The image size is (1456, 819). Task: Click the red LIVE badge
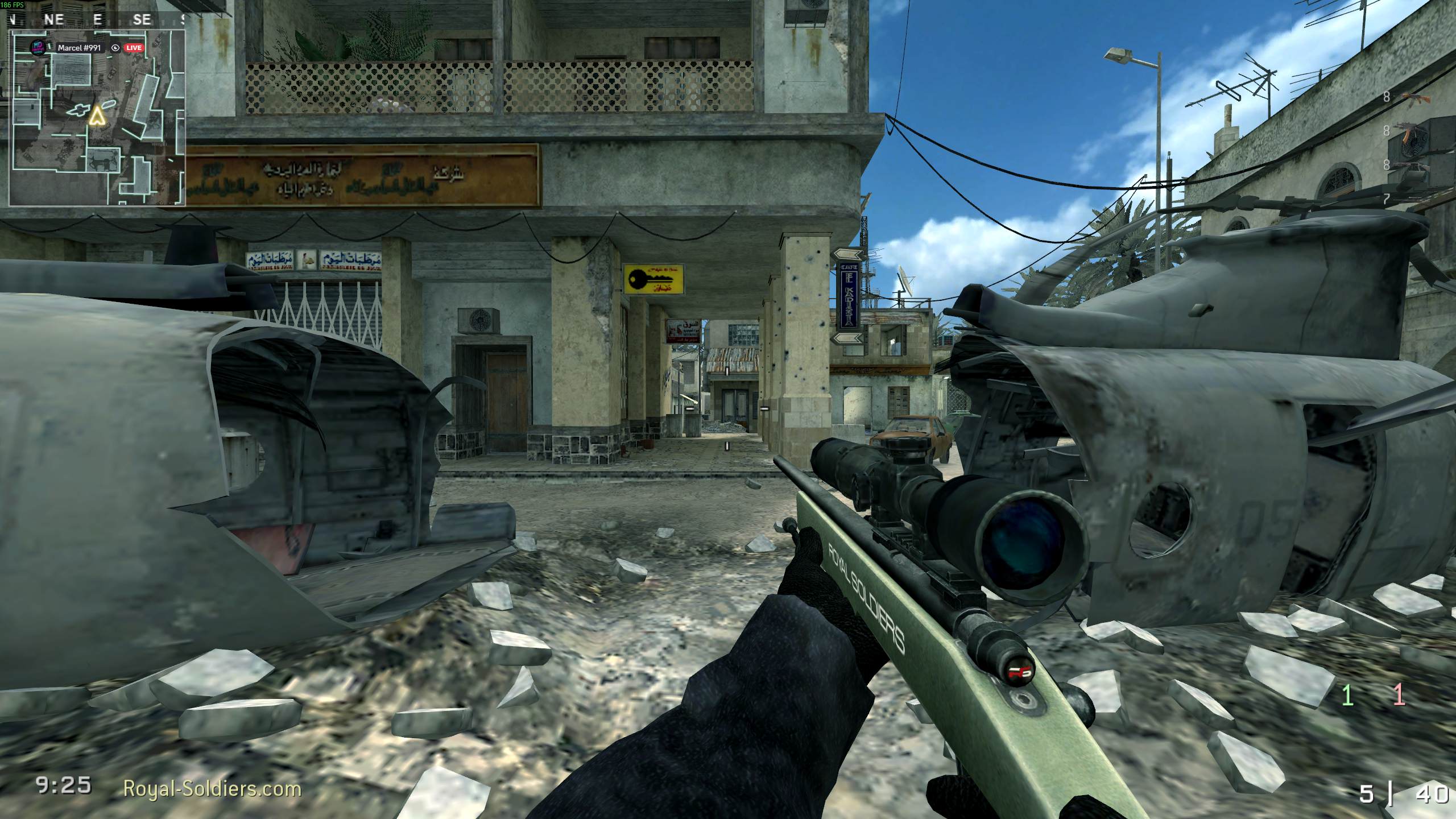(x=134, y=48)
